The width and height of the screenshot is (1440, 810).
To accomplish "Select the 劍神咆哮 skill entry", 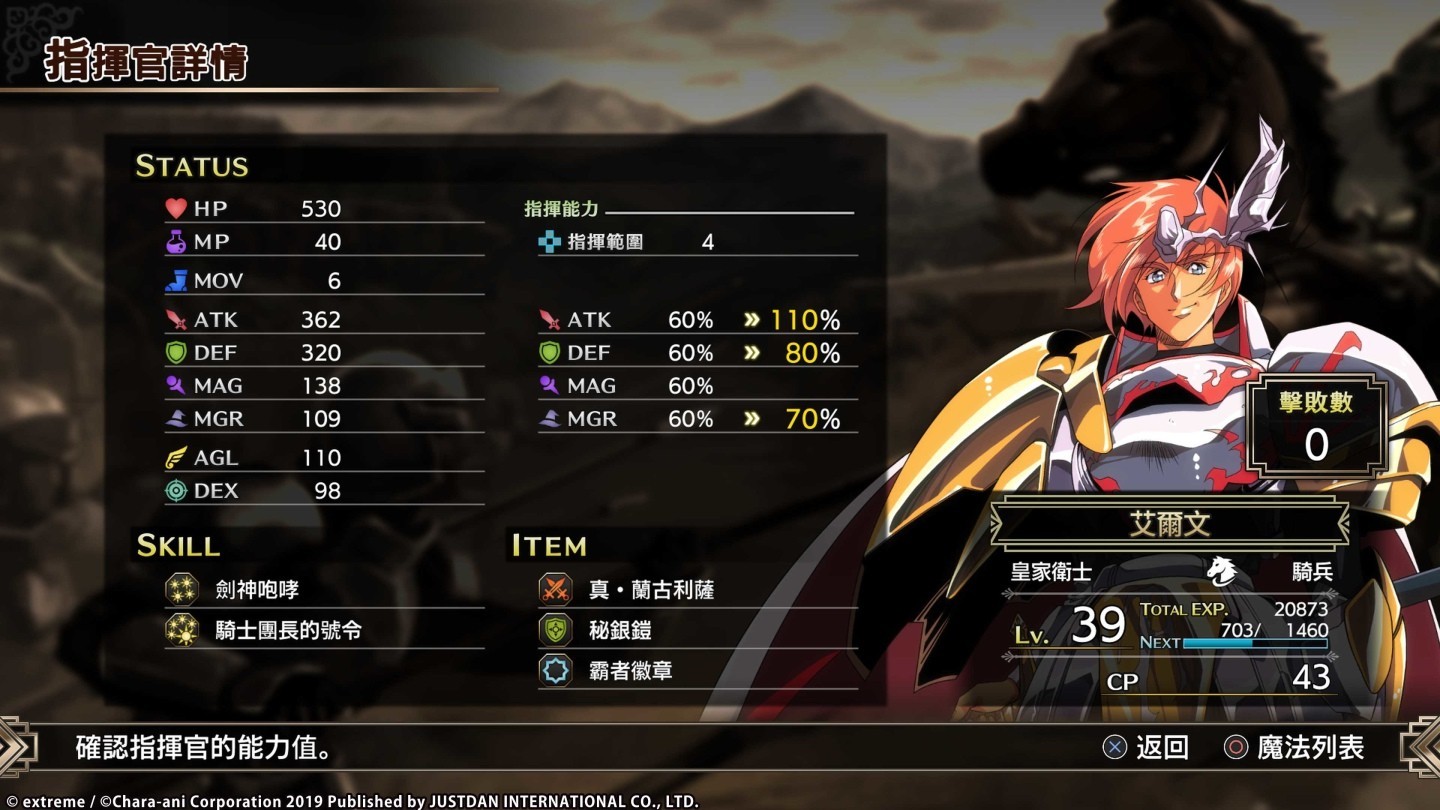I will (x=257, y=590).
